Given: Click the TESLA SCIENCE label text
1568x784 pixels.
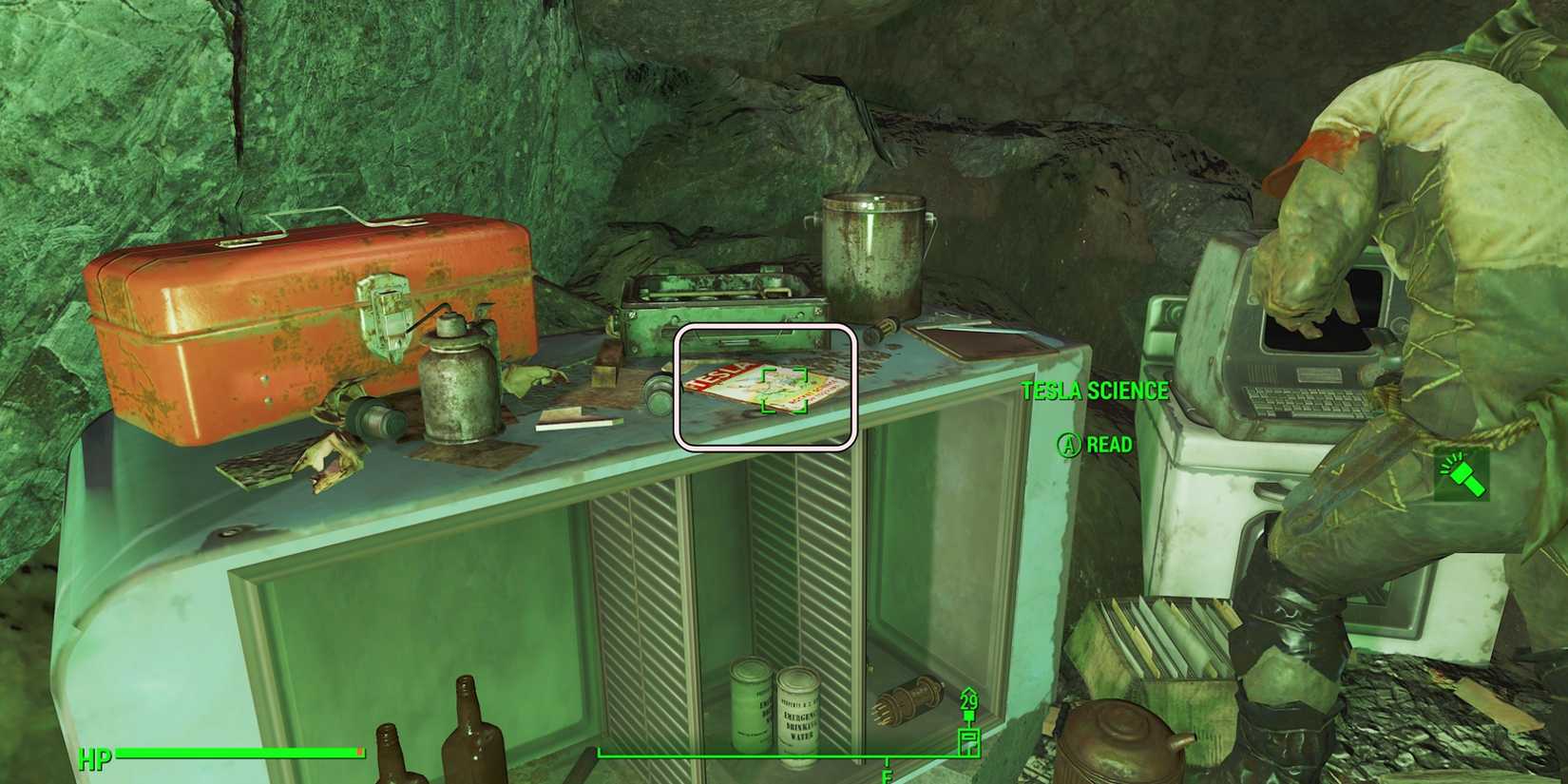Looking at the screenshot, I should coord(1096,390).
